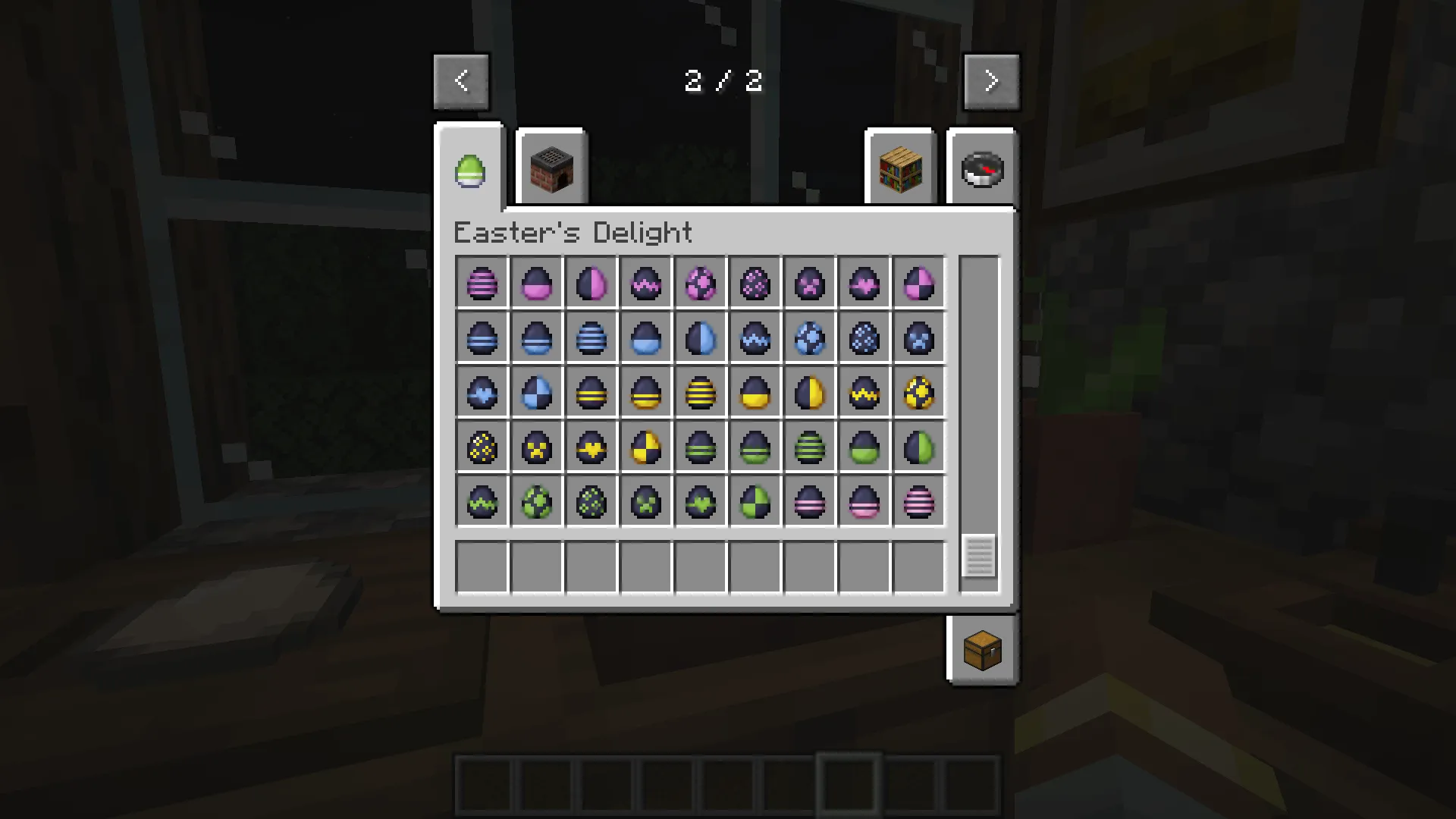The image size is (1456, 819).
Task: Click the chest icon below the item panel
Action: 982,650
